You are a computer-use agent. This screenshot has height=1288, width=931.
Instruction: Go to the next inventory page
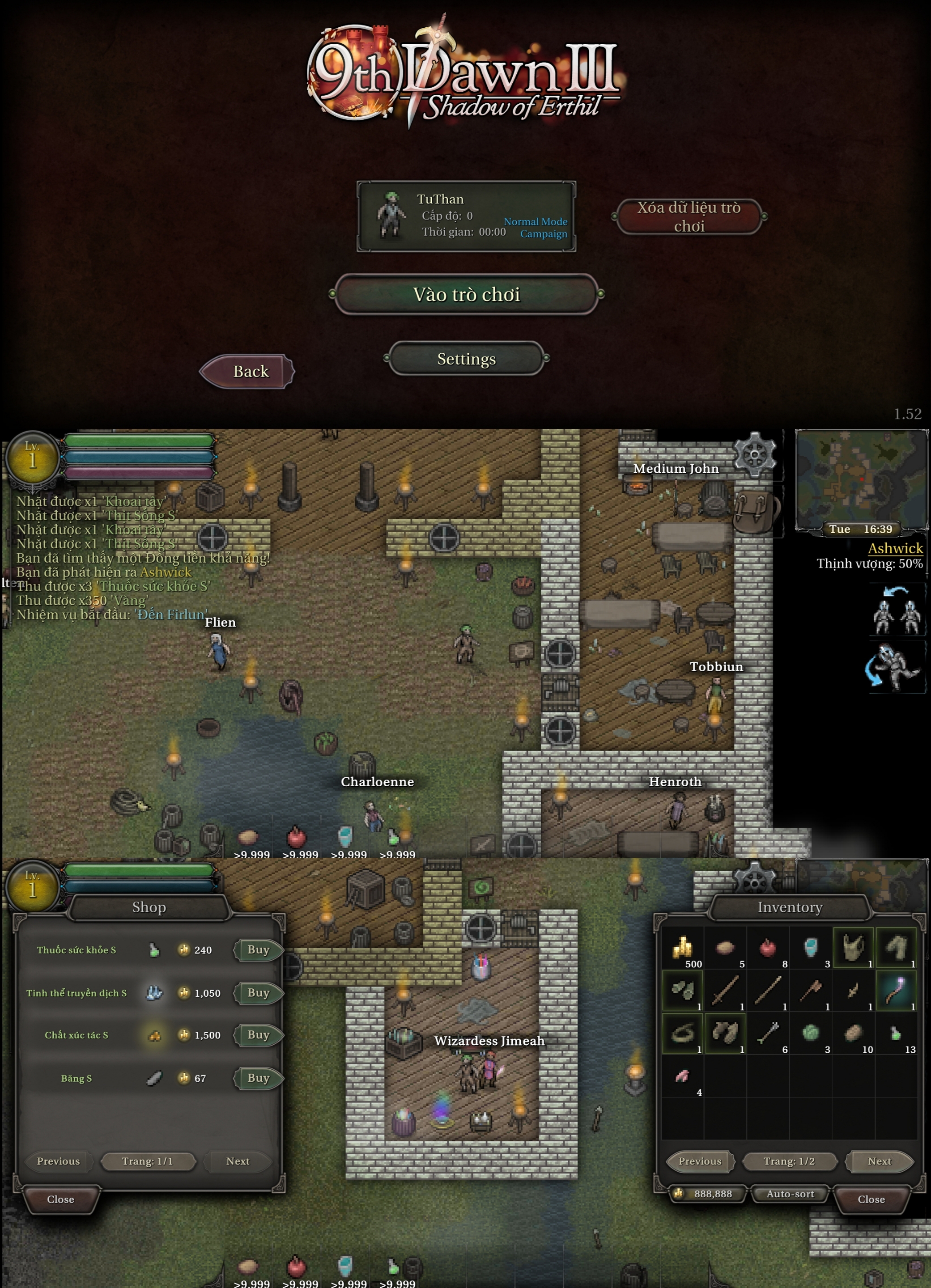point(879,1161)
